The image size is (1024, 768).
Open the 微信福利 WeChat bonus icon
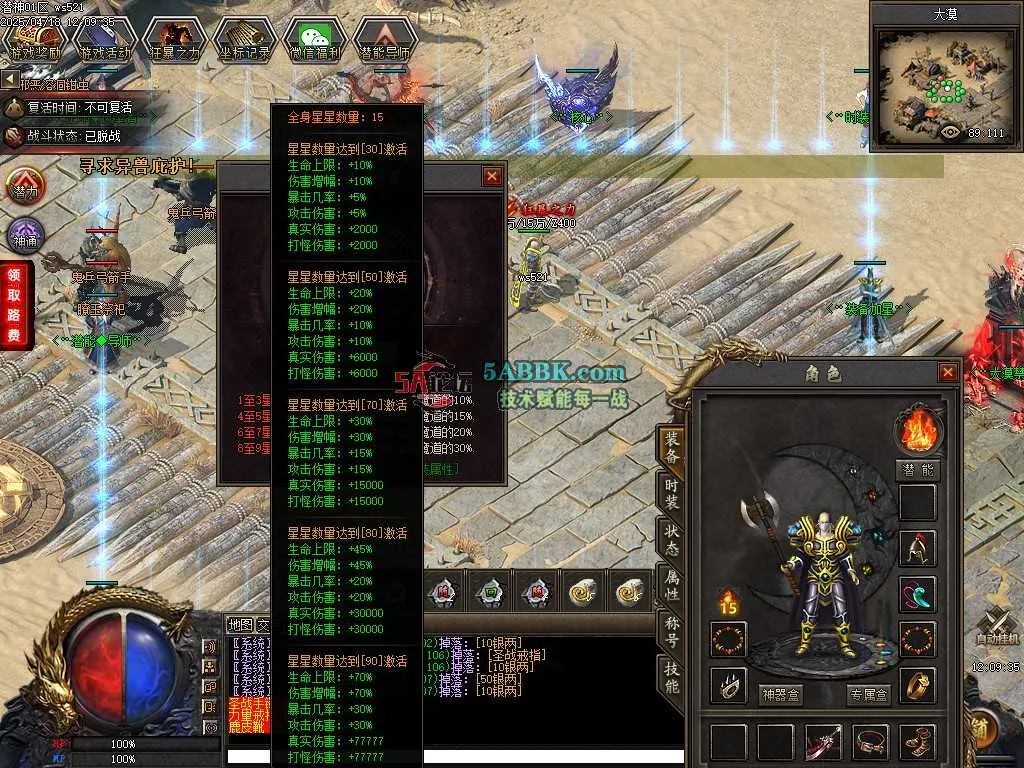click(x=315, y=40)
